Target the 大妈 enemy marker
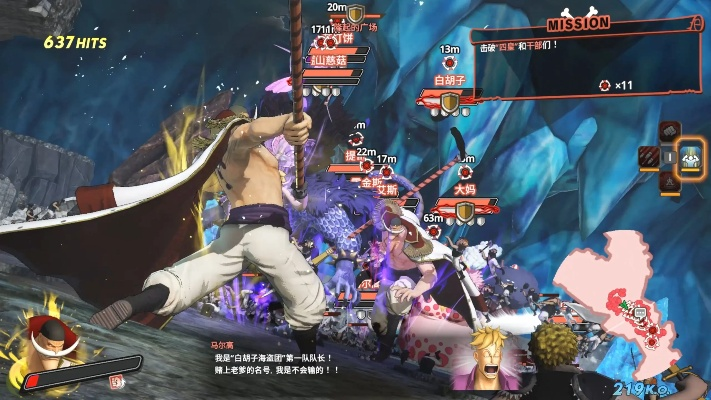The image size is (711, 400). tap(464, 188)
